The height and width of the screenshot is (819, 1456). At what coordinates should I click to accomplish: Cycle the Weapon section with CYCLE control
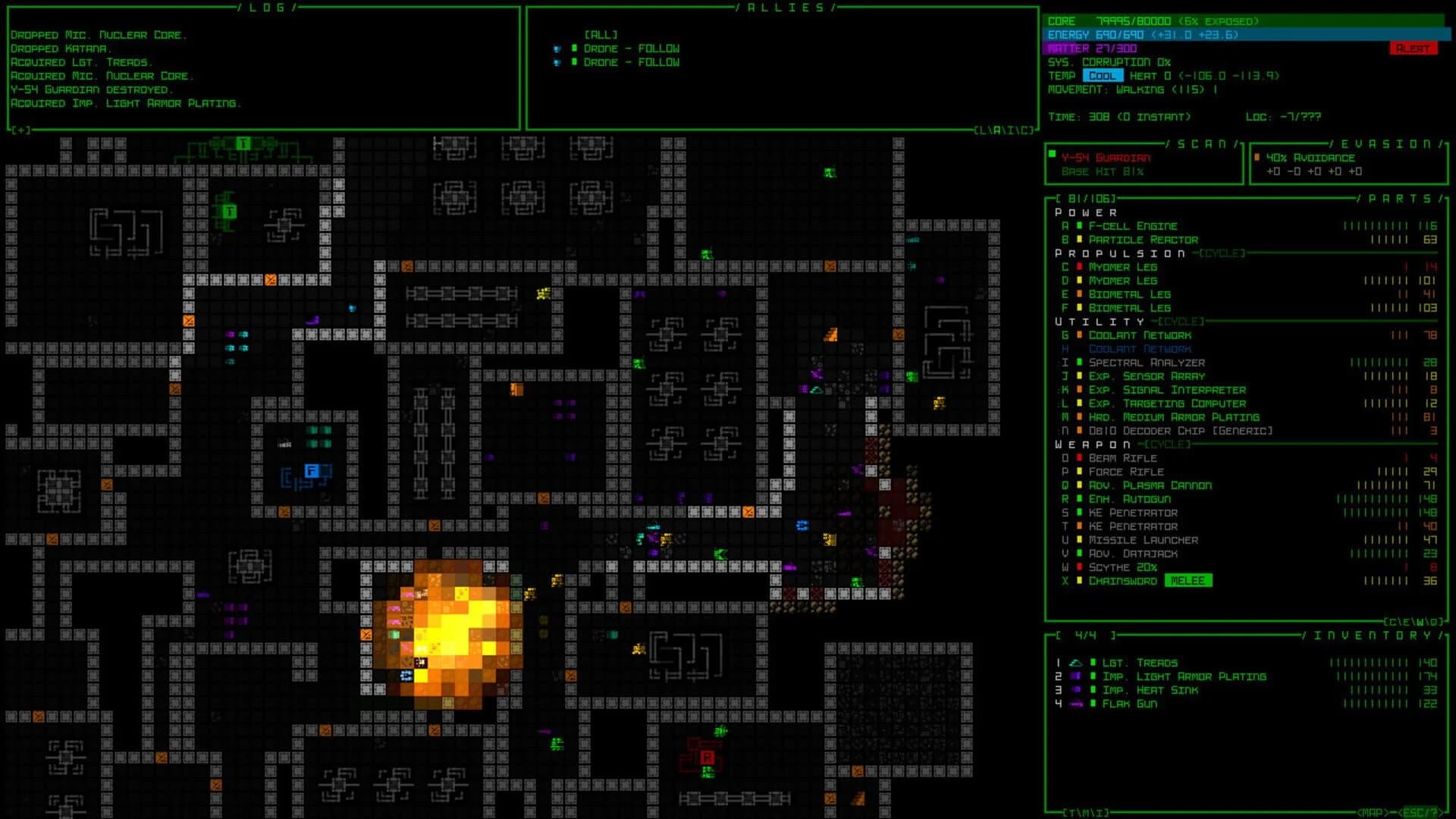(x=1169, y=445)
